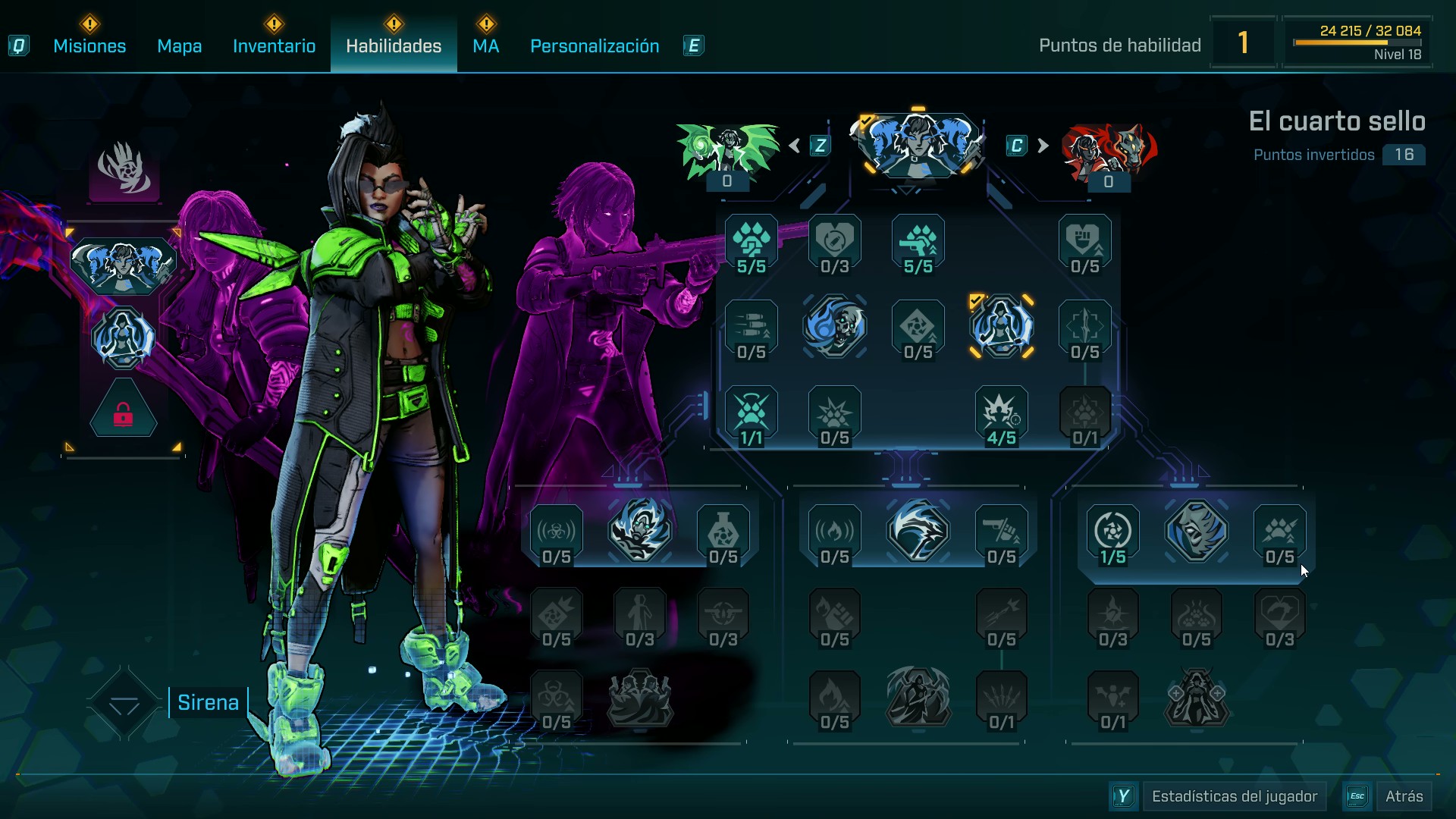The width and height of the screenshot is (1456, 819).
Task: Go to the Inventario tab
Action: 274,46
